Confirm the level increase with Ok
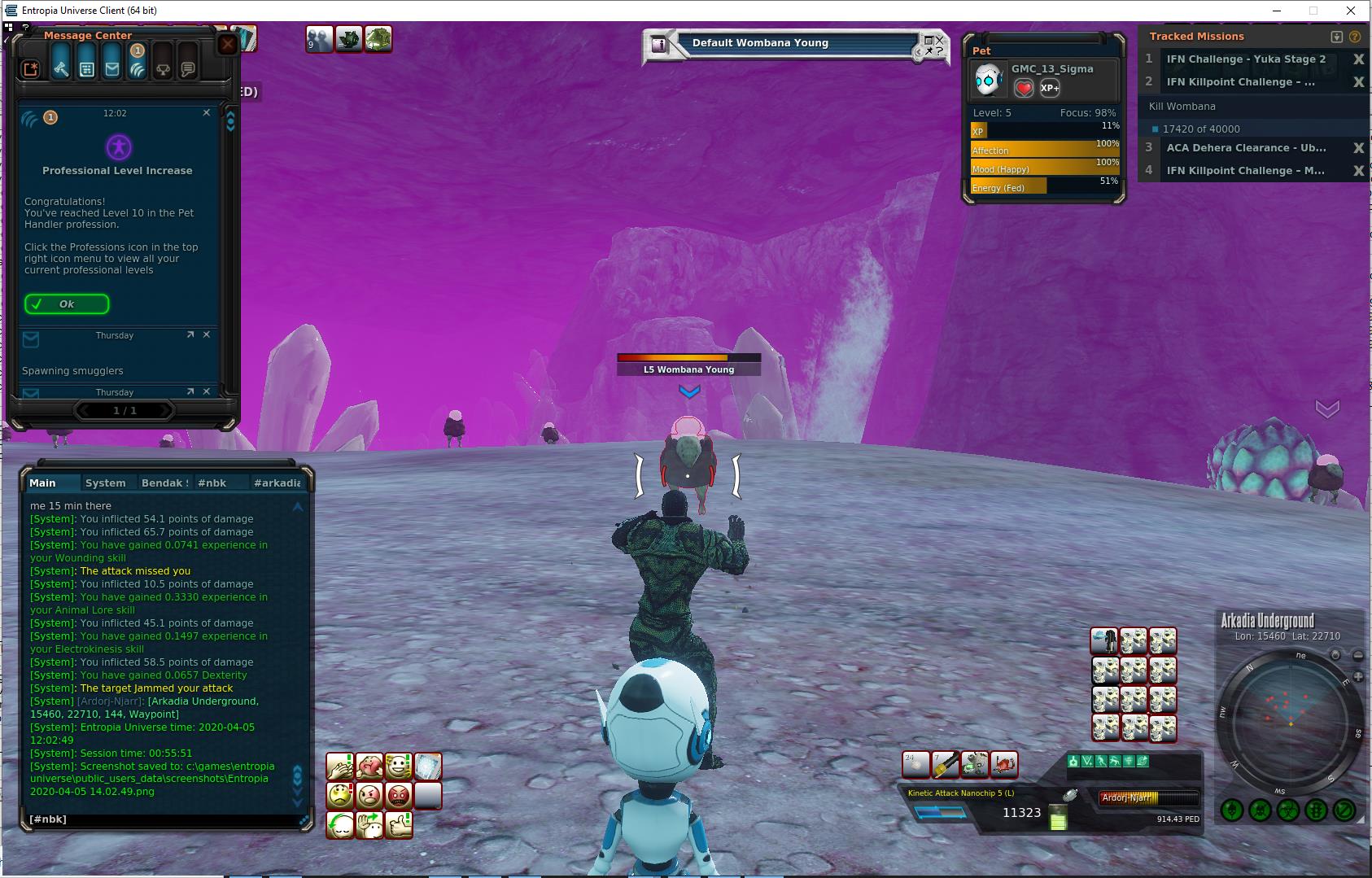 click(x=66, y=304)
